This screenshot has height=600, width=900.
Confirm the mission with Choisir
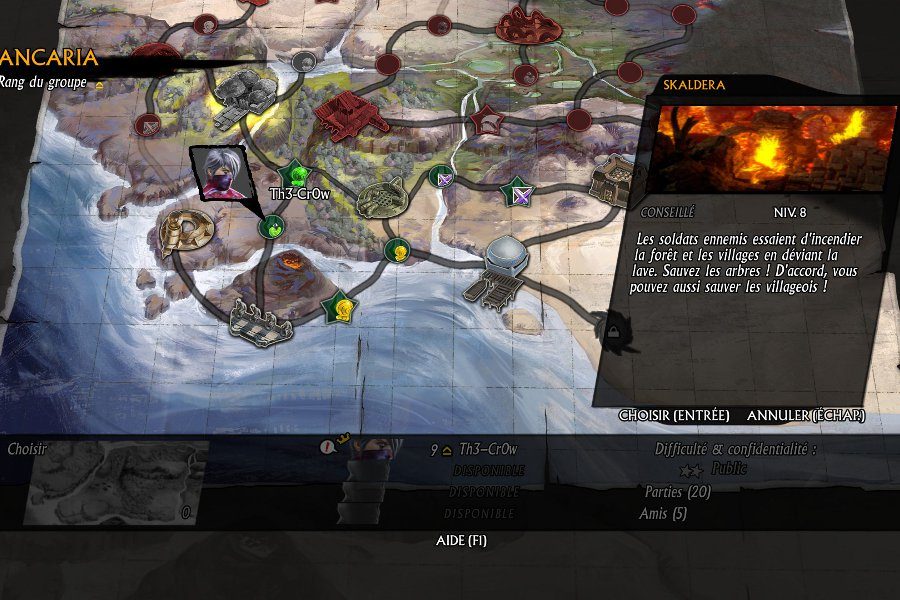click(x=674, y=415)
